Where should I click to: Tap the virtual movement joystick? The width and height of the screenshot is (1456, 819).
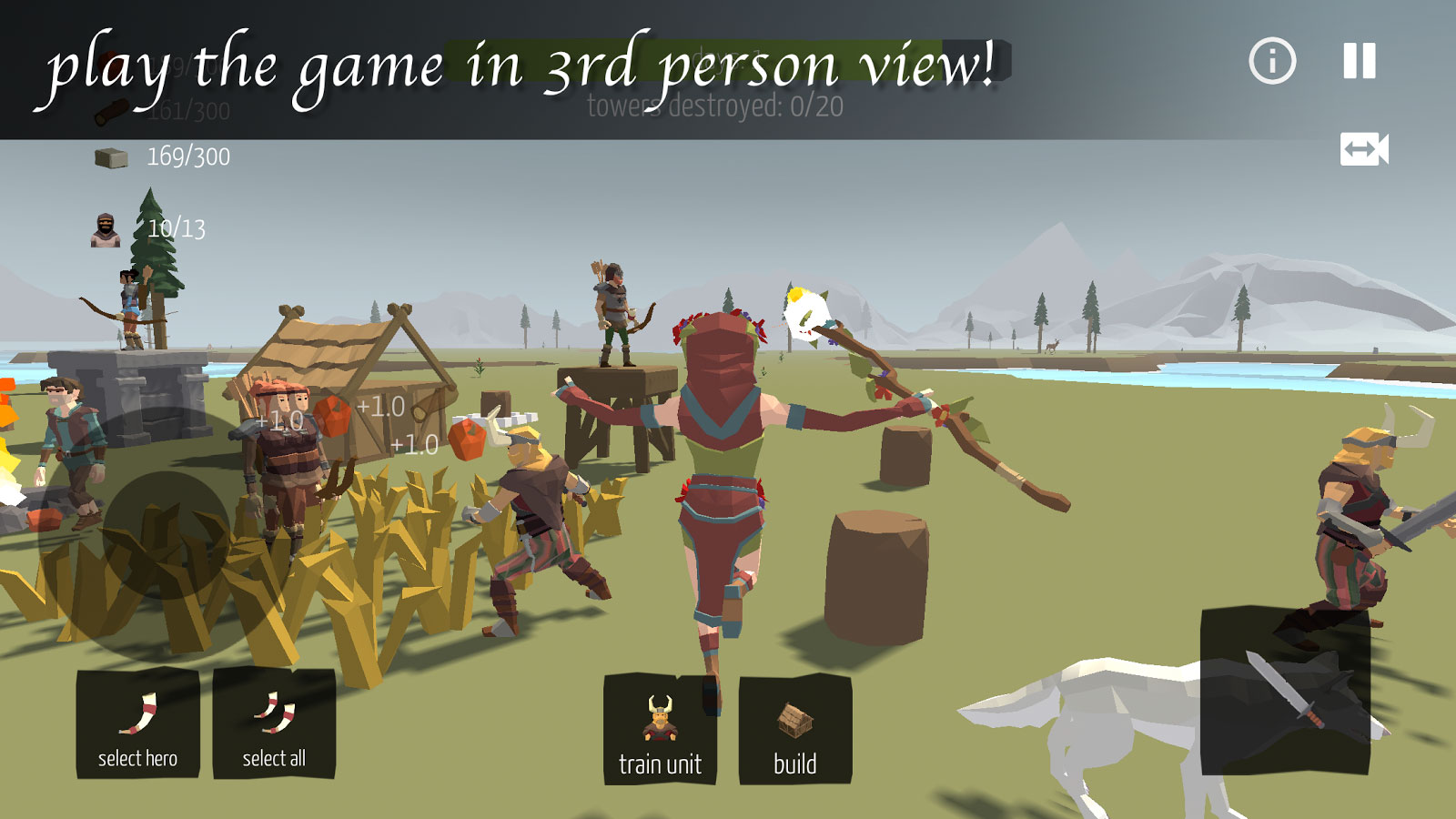coord(166,535)
